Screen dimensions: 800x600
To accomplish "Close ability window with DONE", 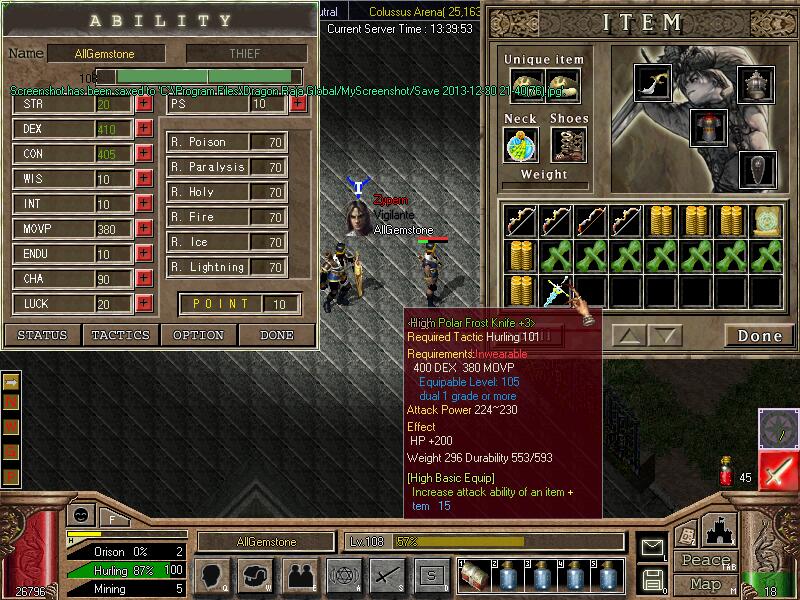I will click(x=276, y=335).
